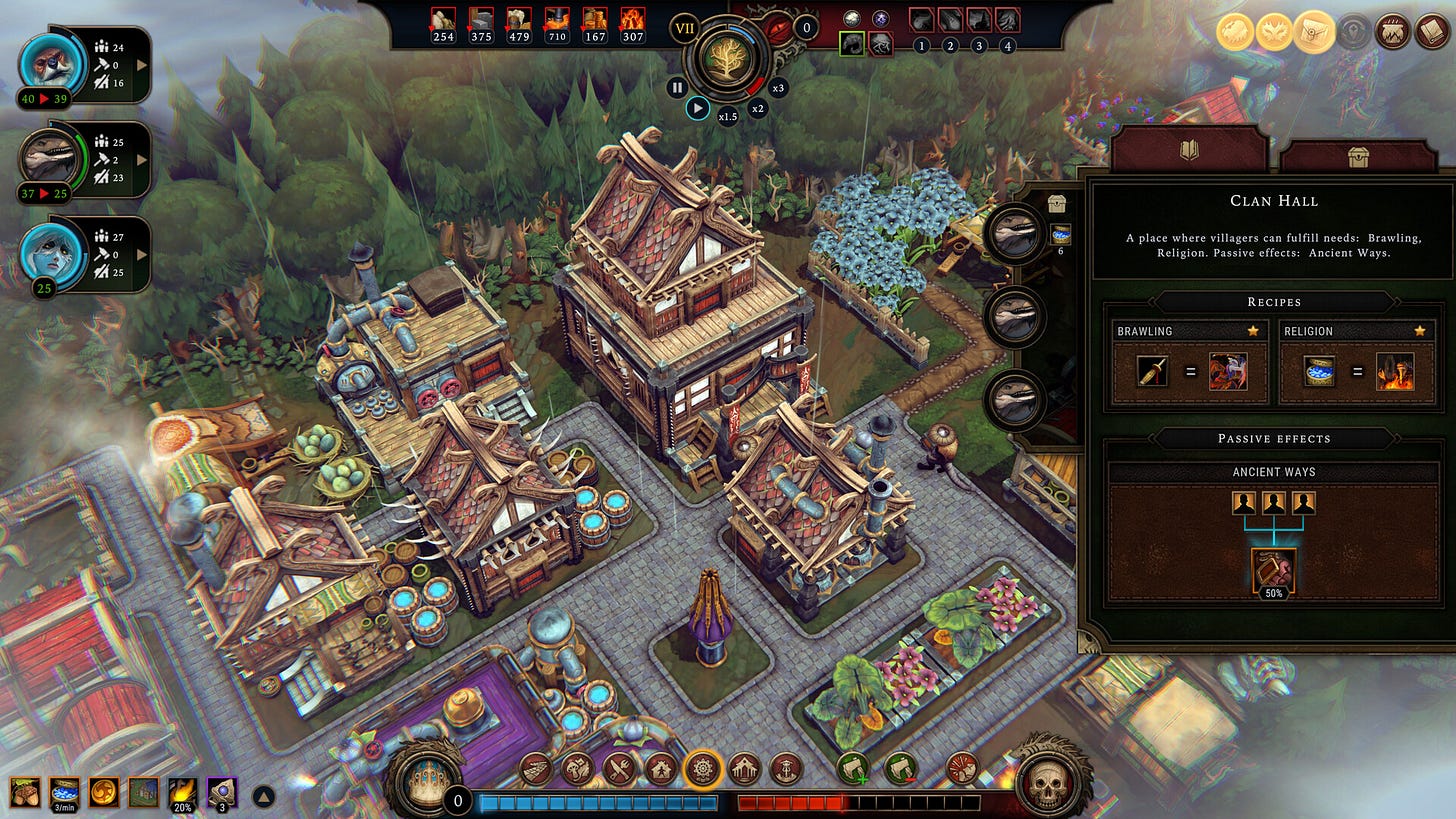Expand the bottom-left panel via up arrow

(x=262, y=794)
